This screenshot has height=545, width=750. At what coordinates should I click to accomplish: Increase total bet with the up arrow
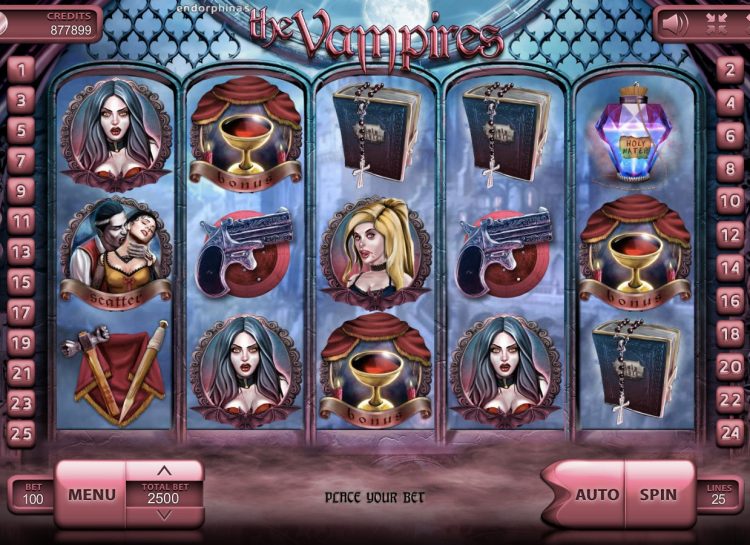[x=165, y=470]
